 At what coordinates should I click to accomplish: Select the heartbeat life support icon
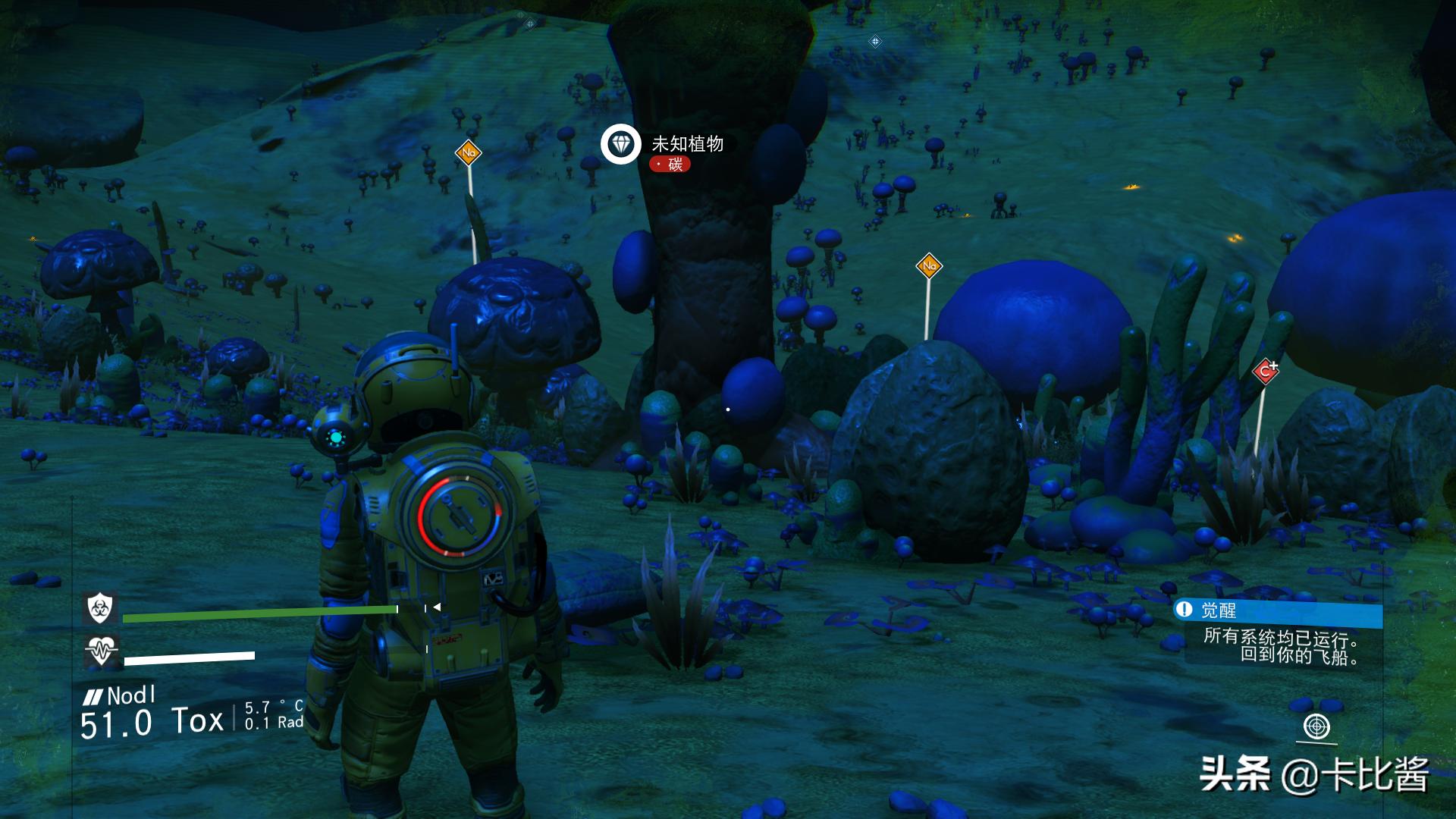tap(100, 651)
